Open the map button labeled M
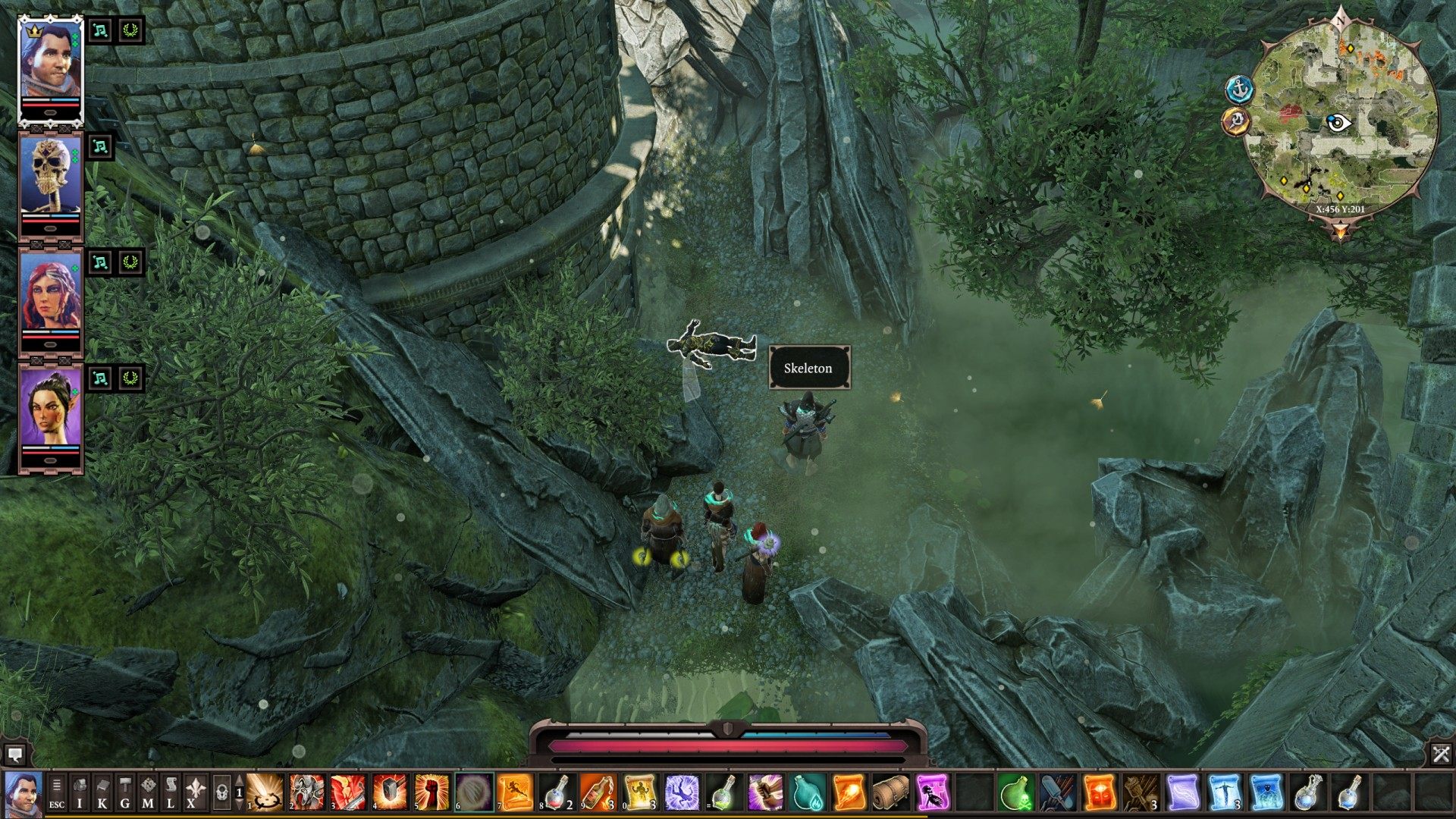 (148, 792)
